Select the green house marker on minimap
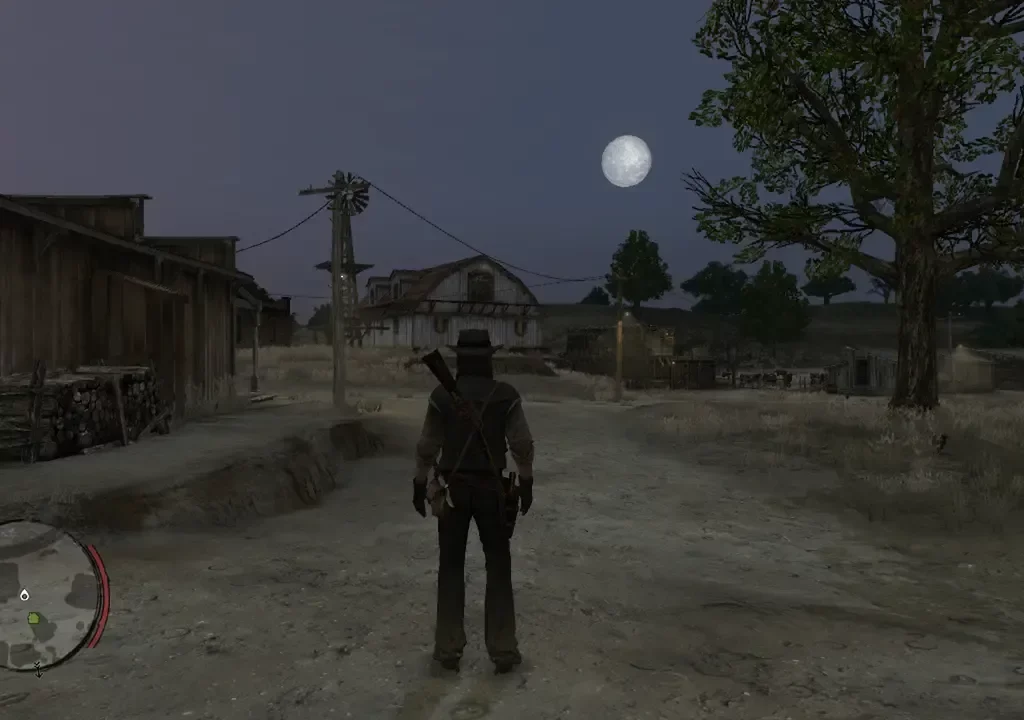Viewport: 1024px width, 720px height. click(36, 618)
